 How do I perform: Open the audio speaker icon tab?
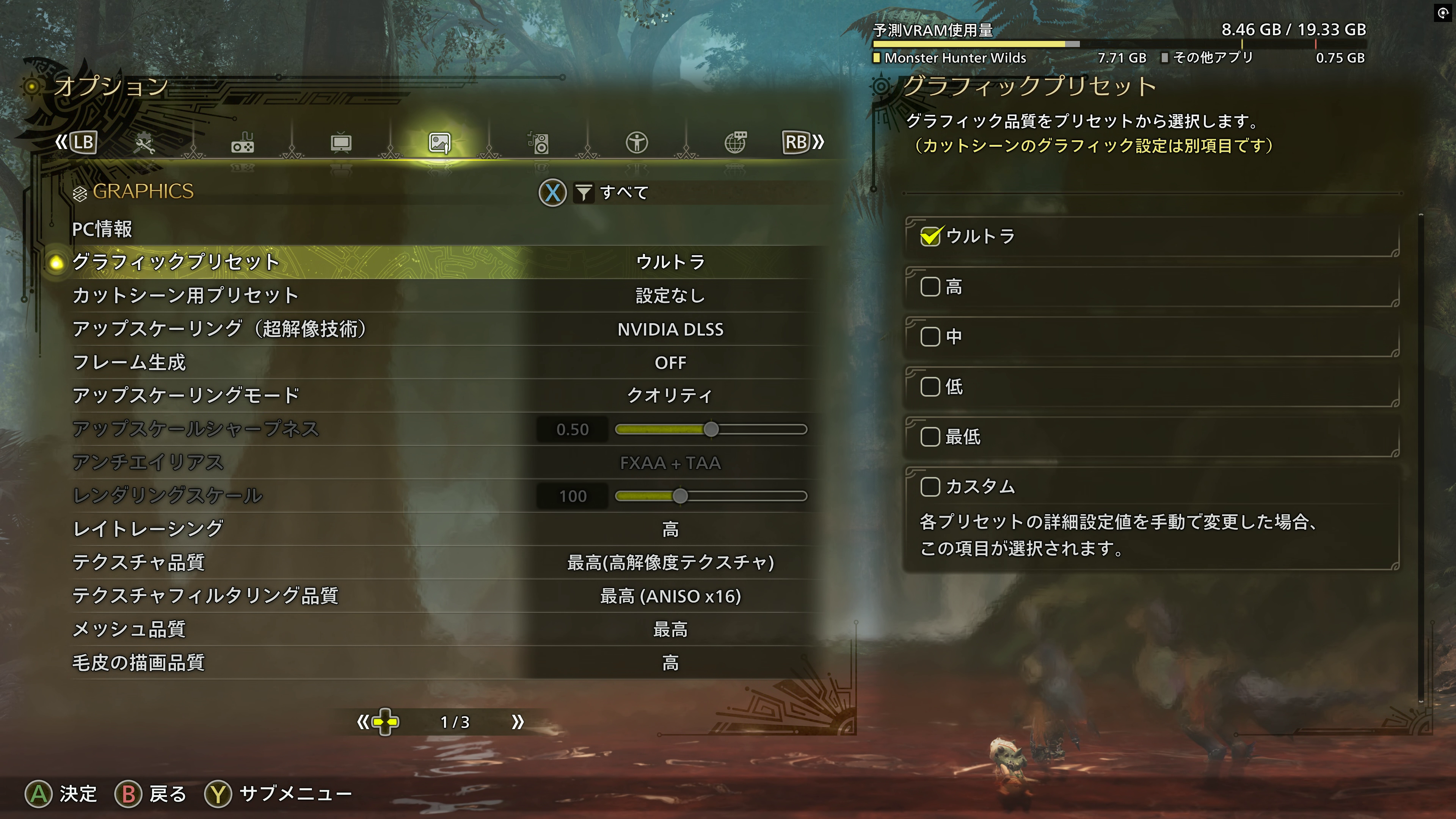[x=539, y=144]
